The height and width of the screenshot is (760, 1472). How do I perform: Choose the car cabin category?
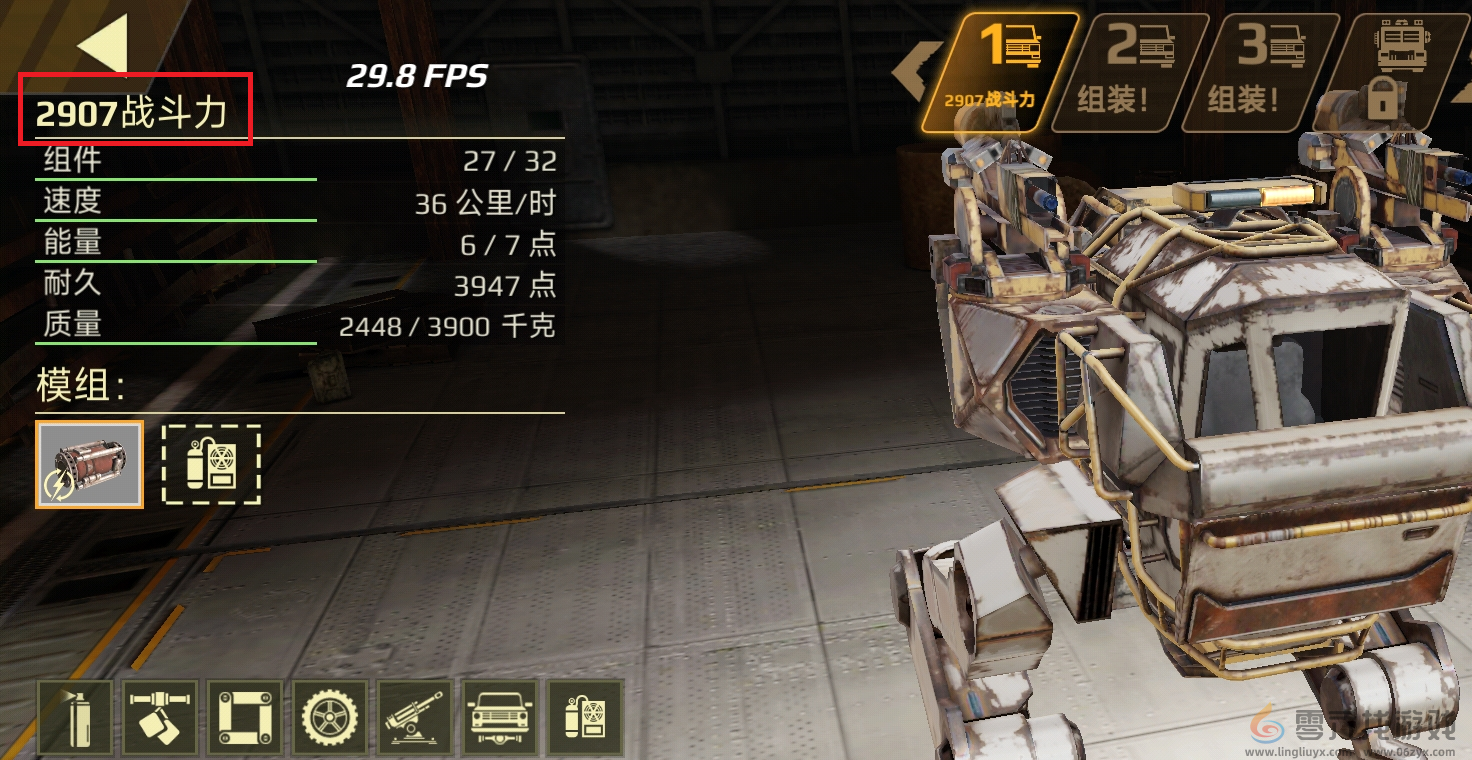499,717
